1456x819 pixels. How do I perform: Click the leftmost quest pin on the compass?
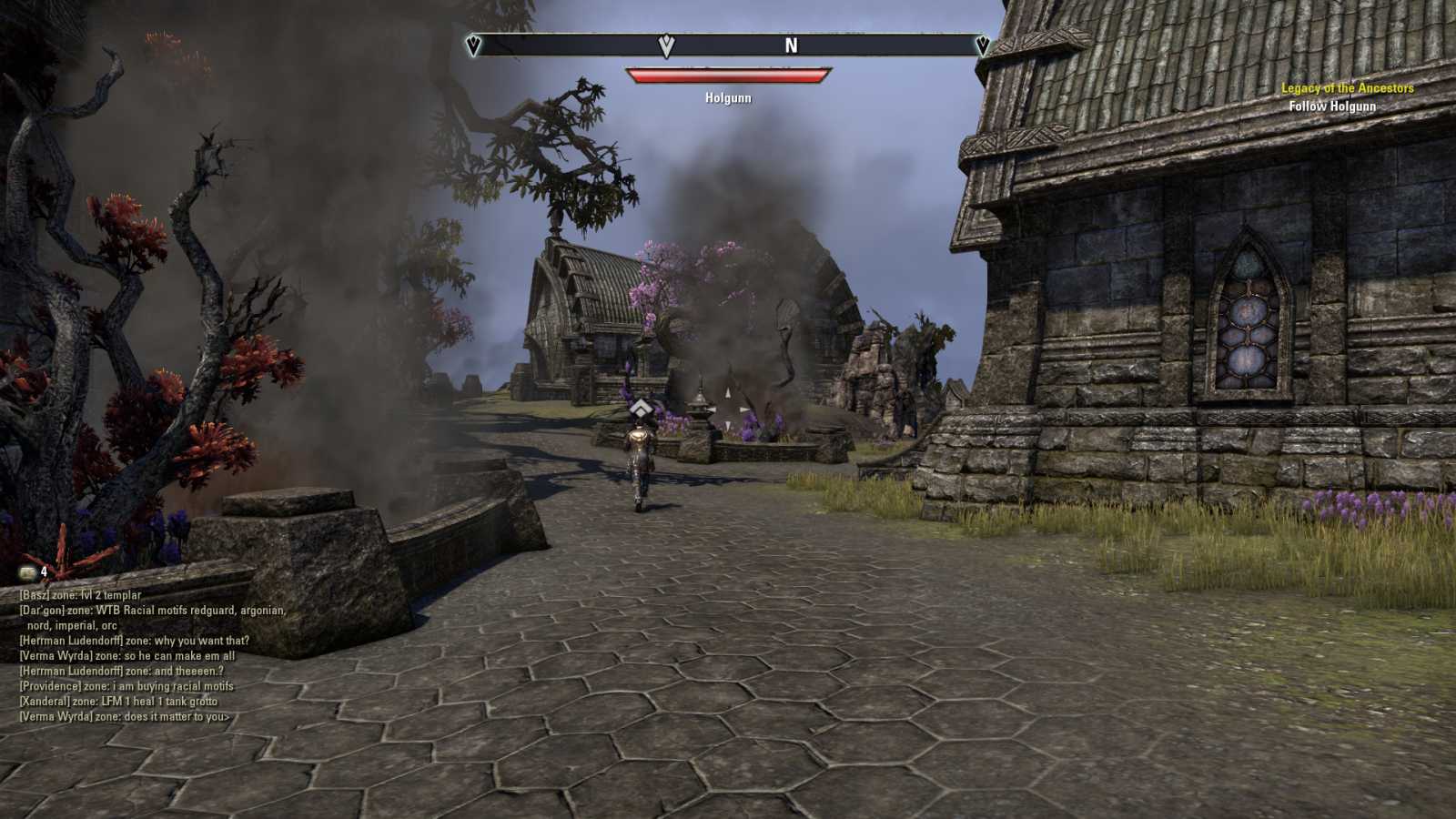pyautogui.click(x=471, y=44)
